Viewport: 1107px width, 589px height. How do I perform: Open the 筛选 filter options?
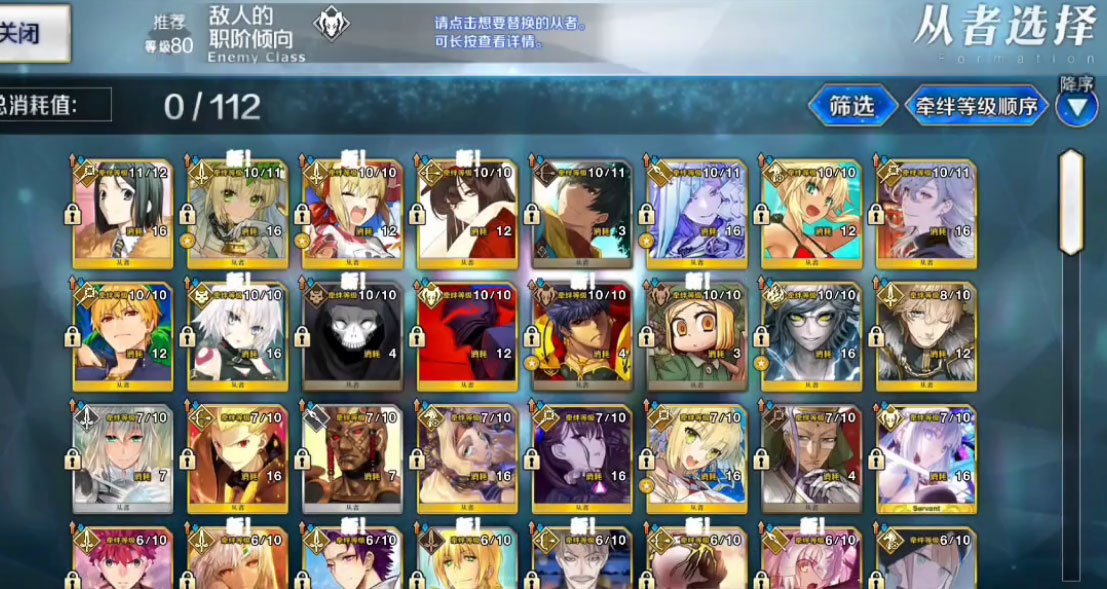coord(852,105)
